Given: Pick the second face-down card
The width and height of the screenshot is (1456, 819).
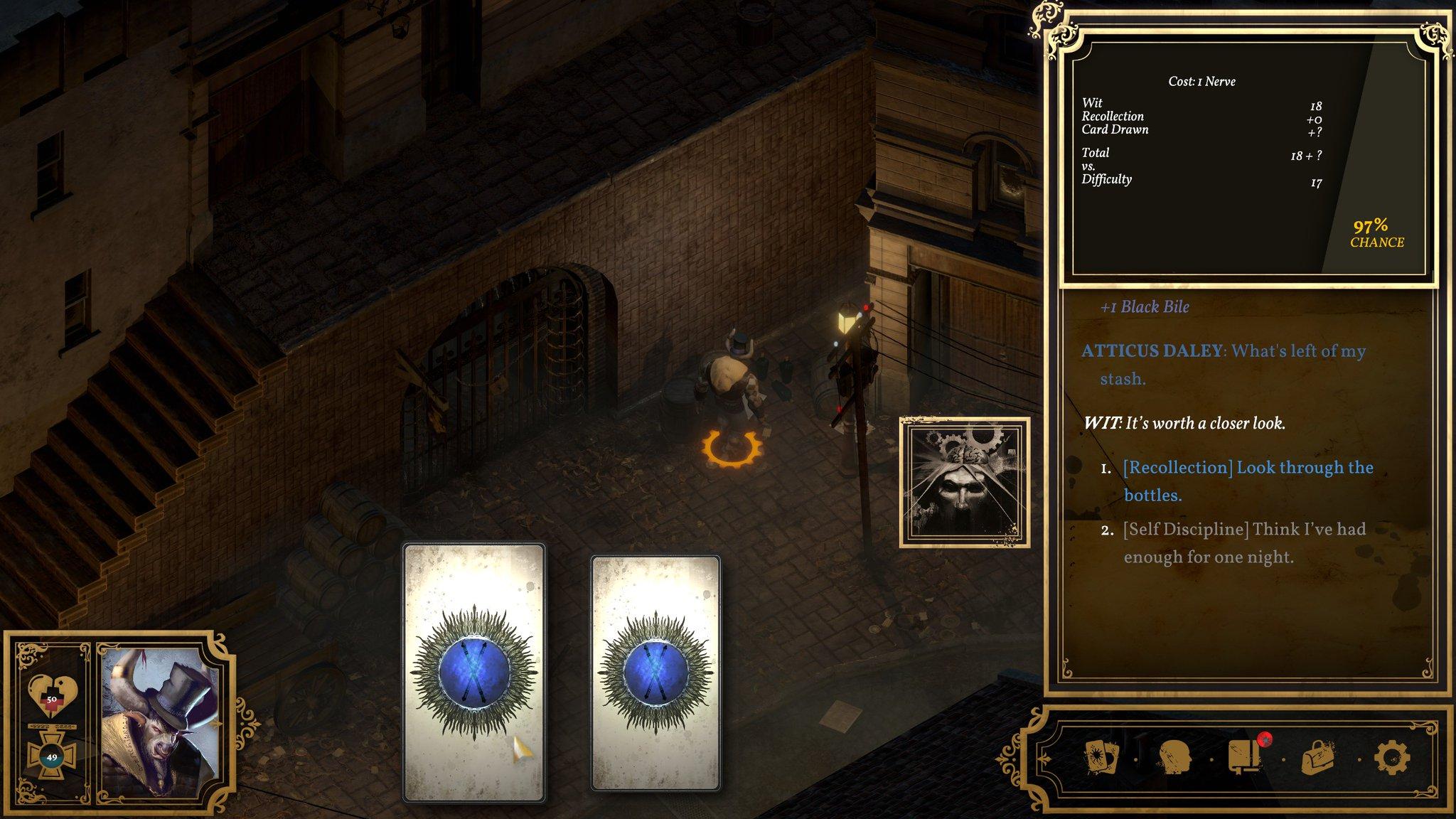Looking at the screenshot, I should (x=655, y=671).
